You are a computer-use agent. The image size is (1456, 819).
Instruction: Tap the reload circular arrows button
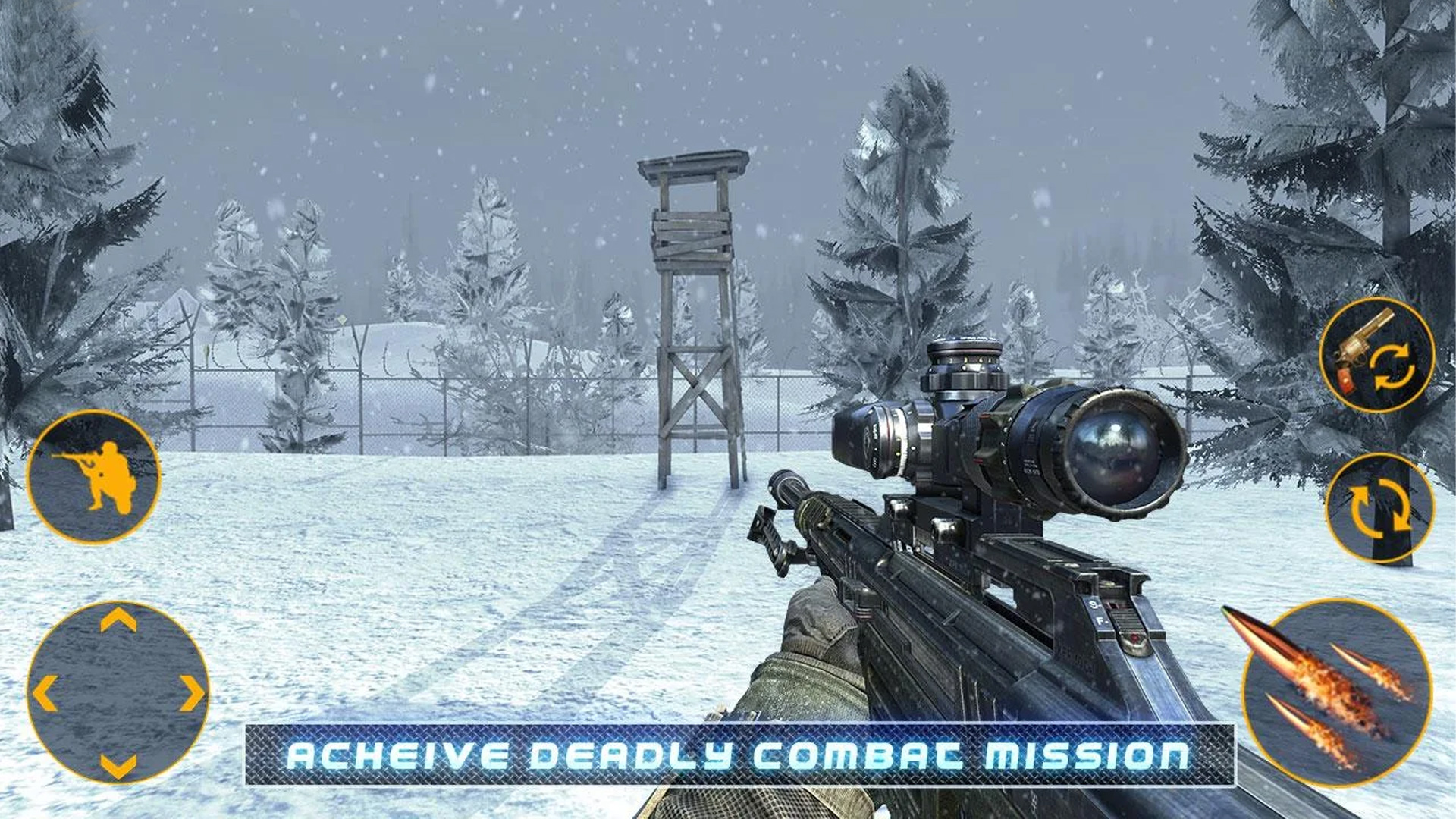pos(1379,507)
